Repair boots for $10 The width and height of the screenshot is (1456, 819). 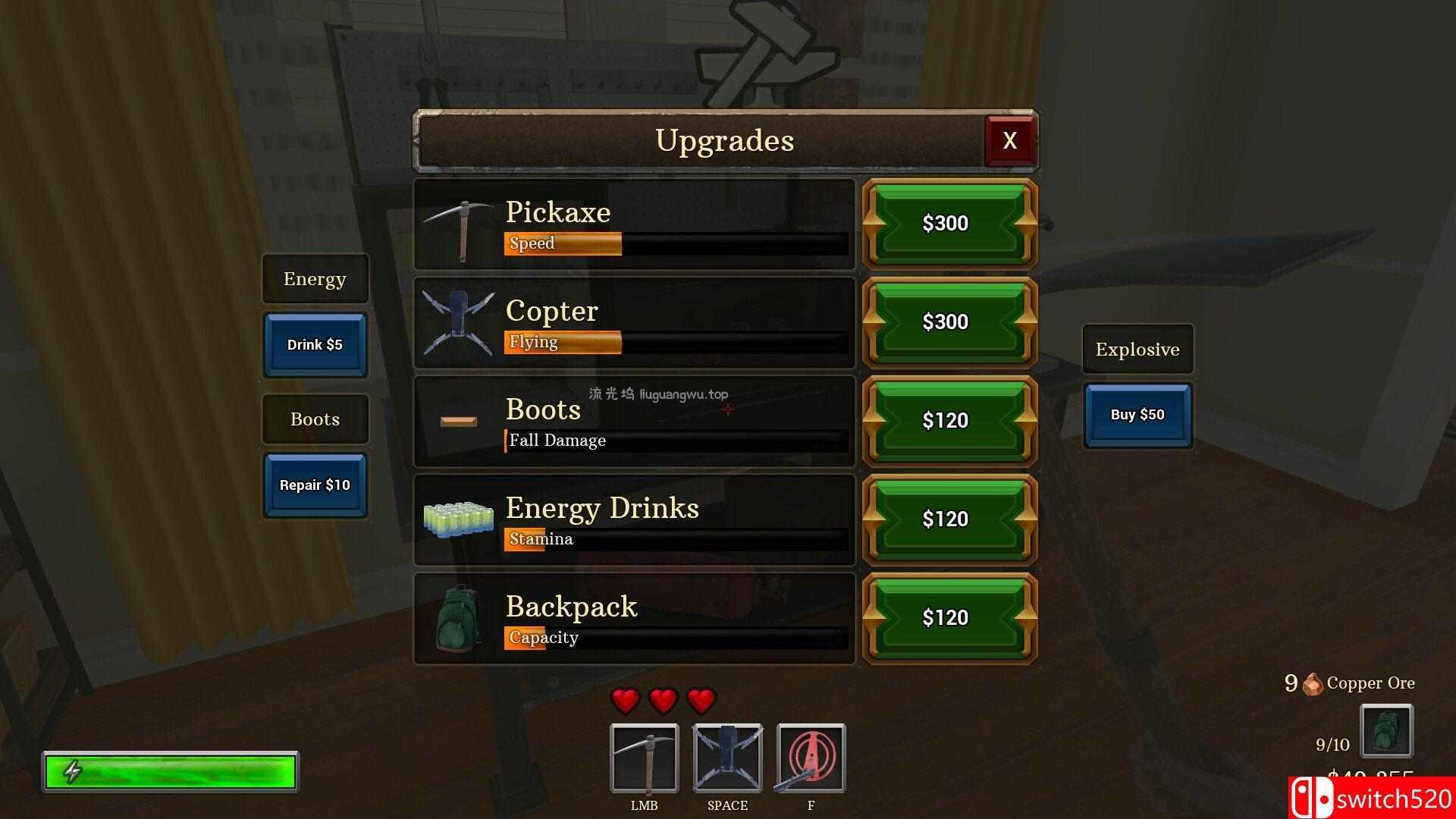(x=315, y=485)
